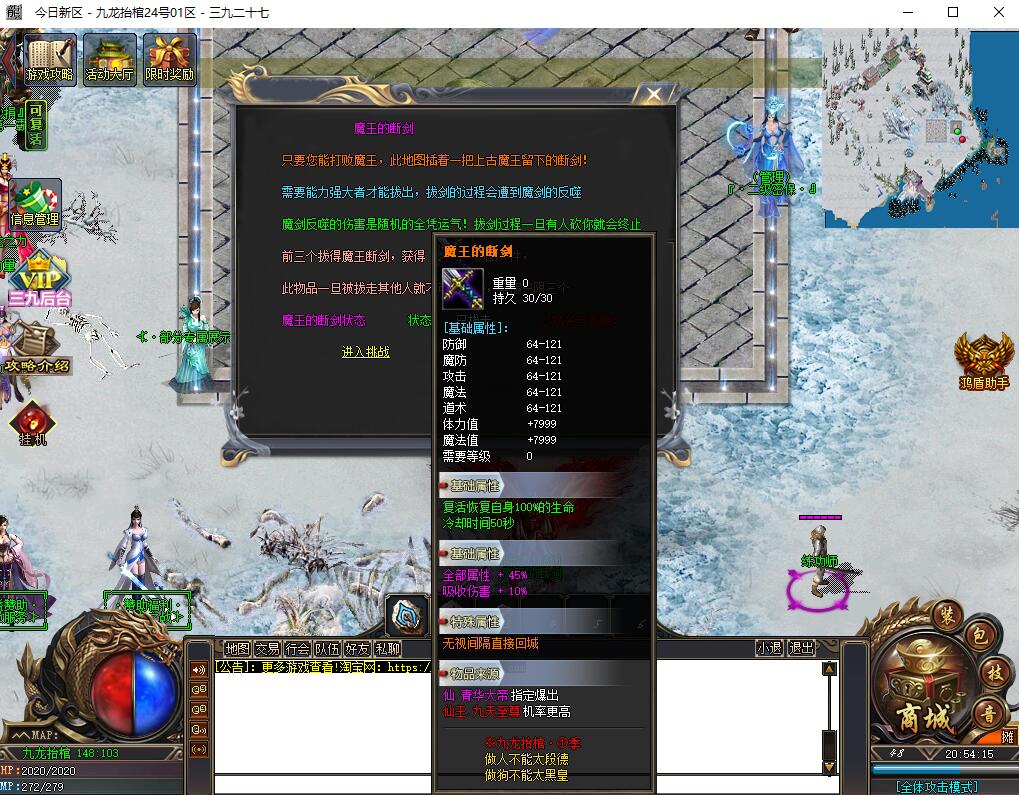
Task: Open the 限时奖励 timed rewards gift
Action: (x=170, y=59)
